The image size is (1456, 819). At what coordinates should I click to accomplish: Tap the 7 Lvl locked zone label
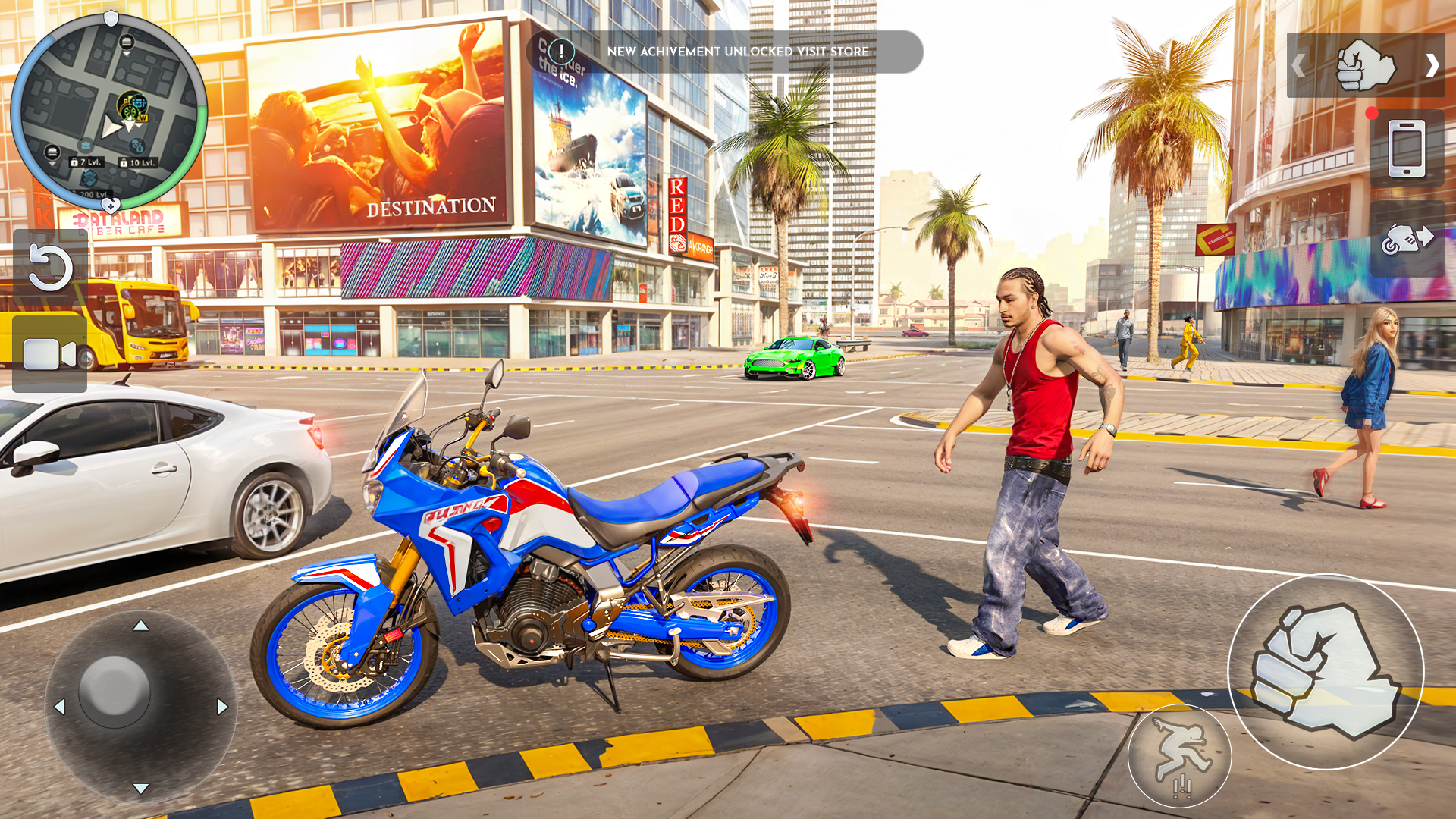tap(86, 162)
